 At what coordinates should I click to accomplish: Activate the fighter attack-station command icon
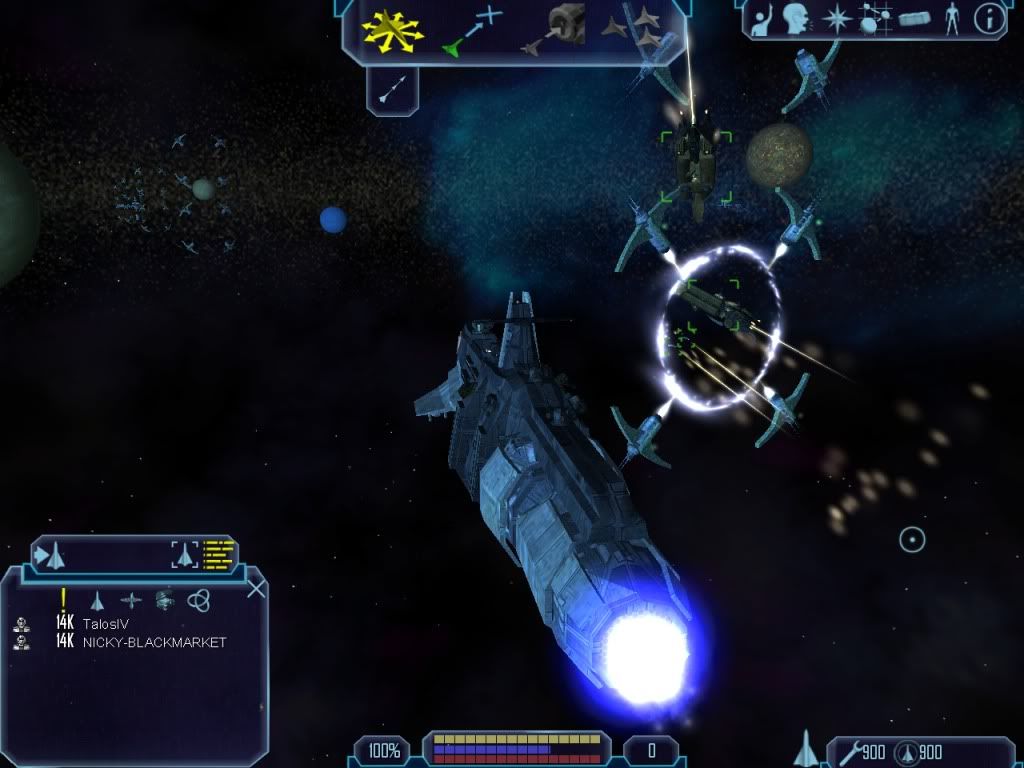[551, 30]
